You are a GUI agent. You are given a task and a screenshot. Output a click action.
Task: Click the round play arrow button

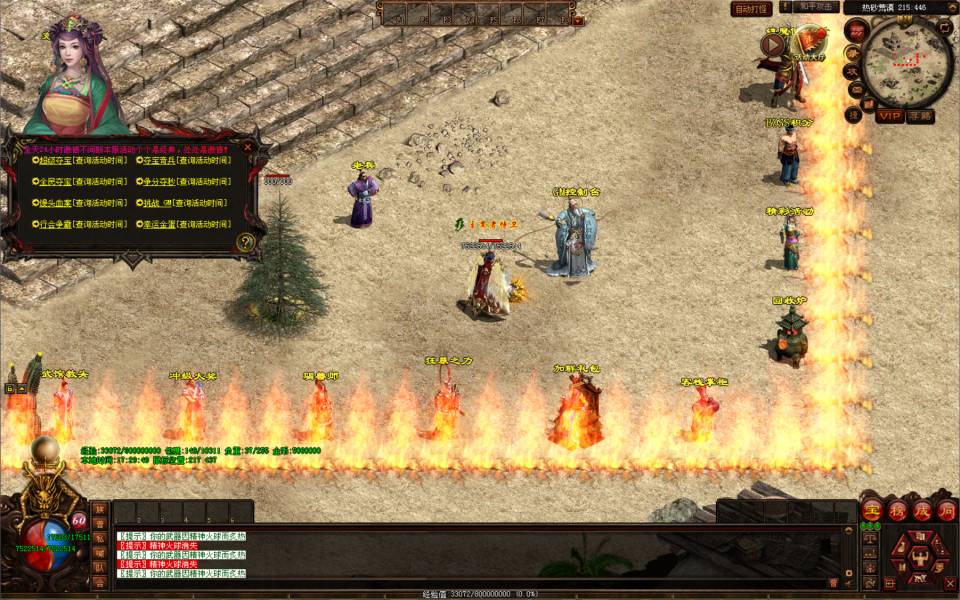point(772,43)
